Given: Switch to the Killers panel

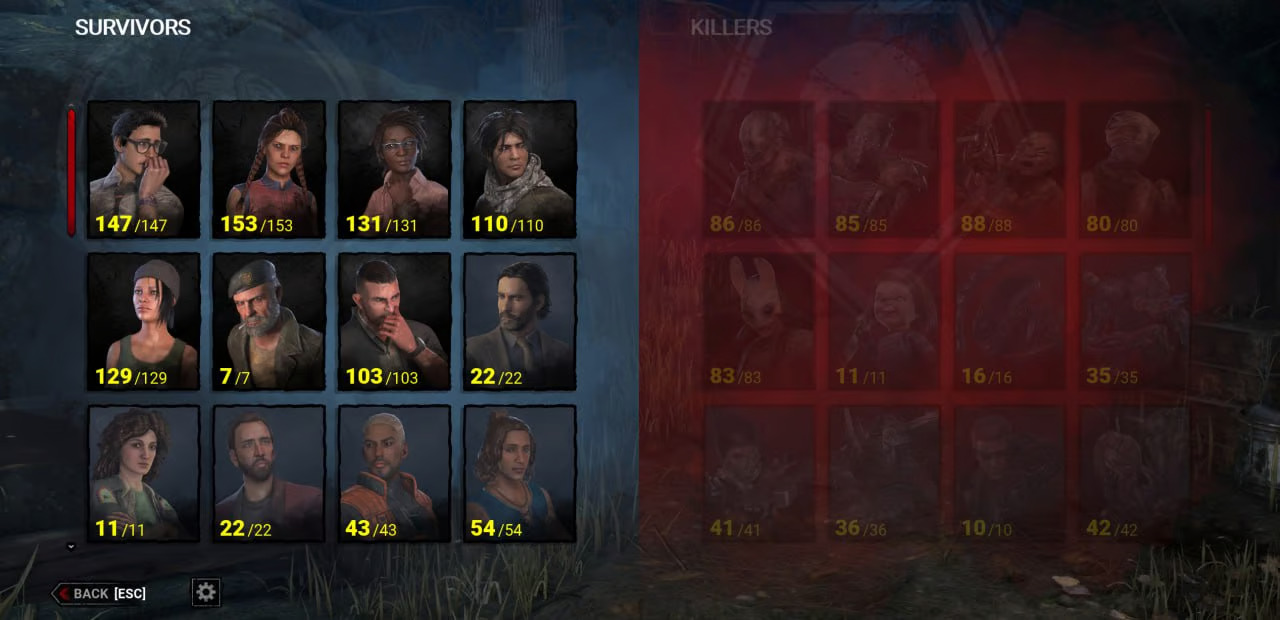Looking at the screenshot, I should click(x=731, y=27).
